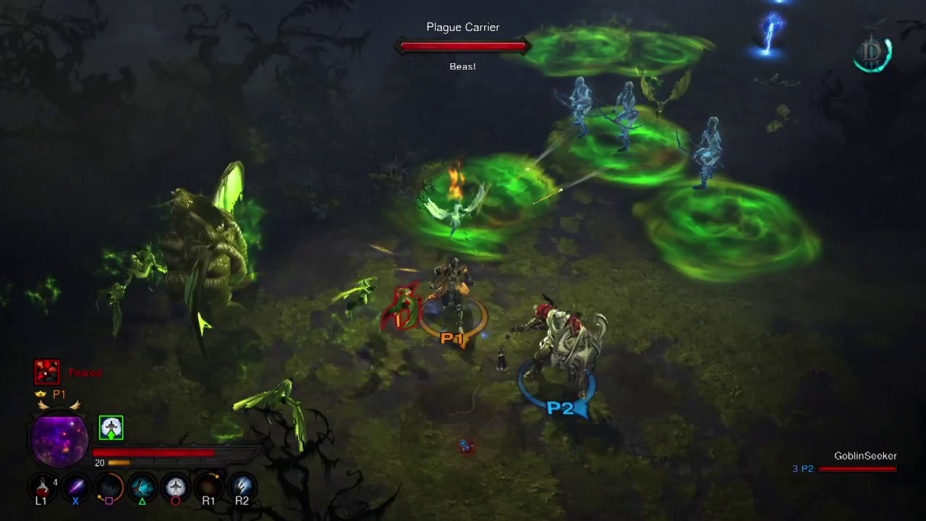Screen dimensions: 926x521
Task: Click the Diablo D emblem icon
Action: pos(873,52)
